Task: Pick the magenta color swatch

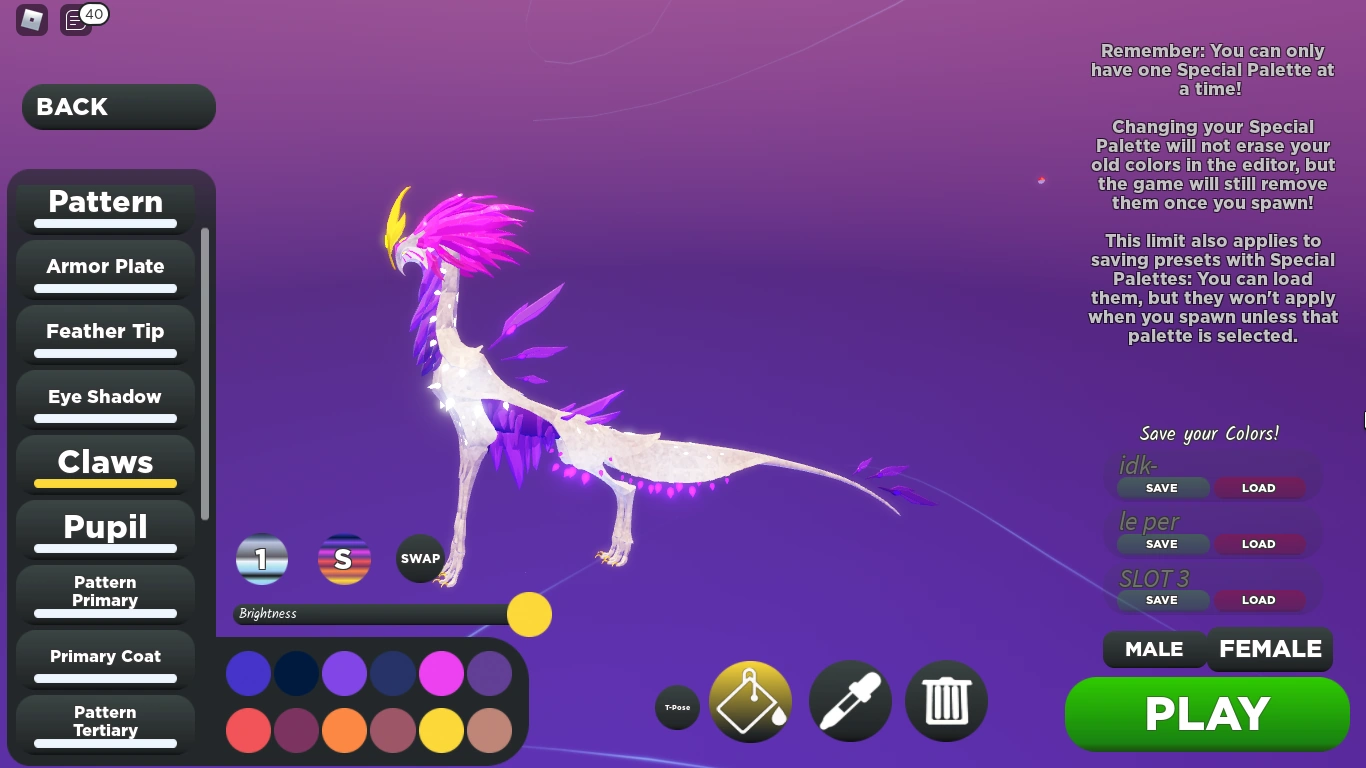Action: click(x=441, y=674)
